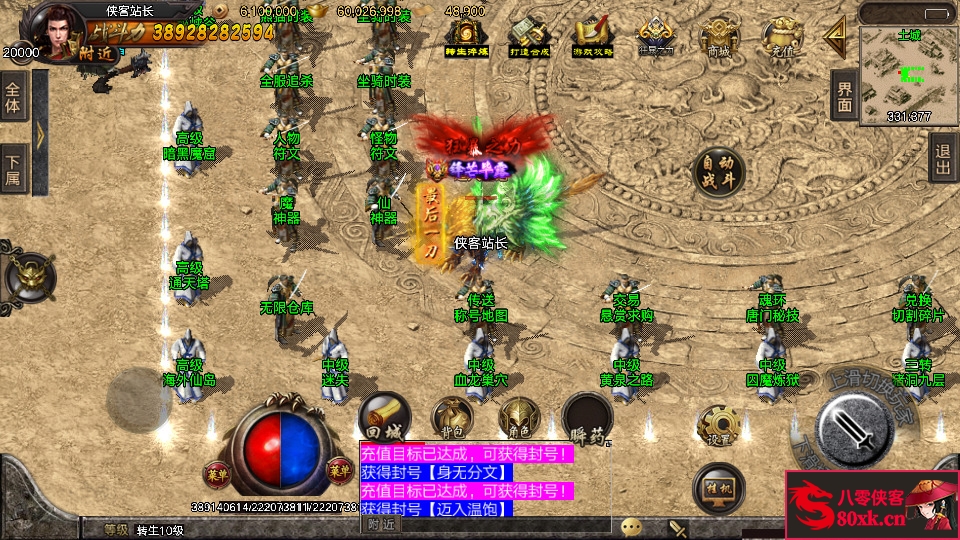Open the 背包 backpack
The image size is (960, 540).
tap(451, 418)
